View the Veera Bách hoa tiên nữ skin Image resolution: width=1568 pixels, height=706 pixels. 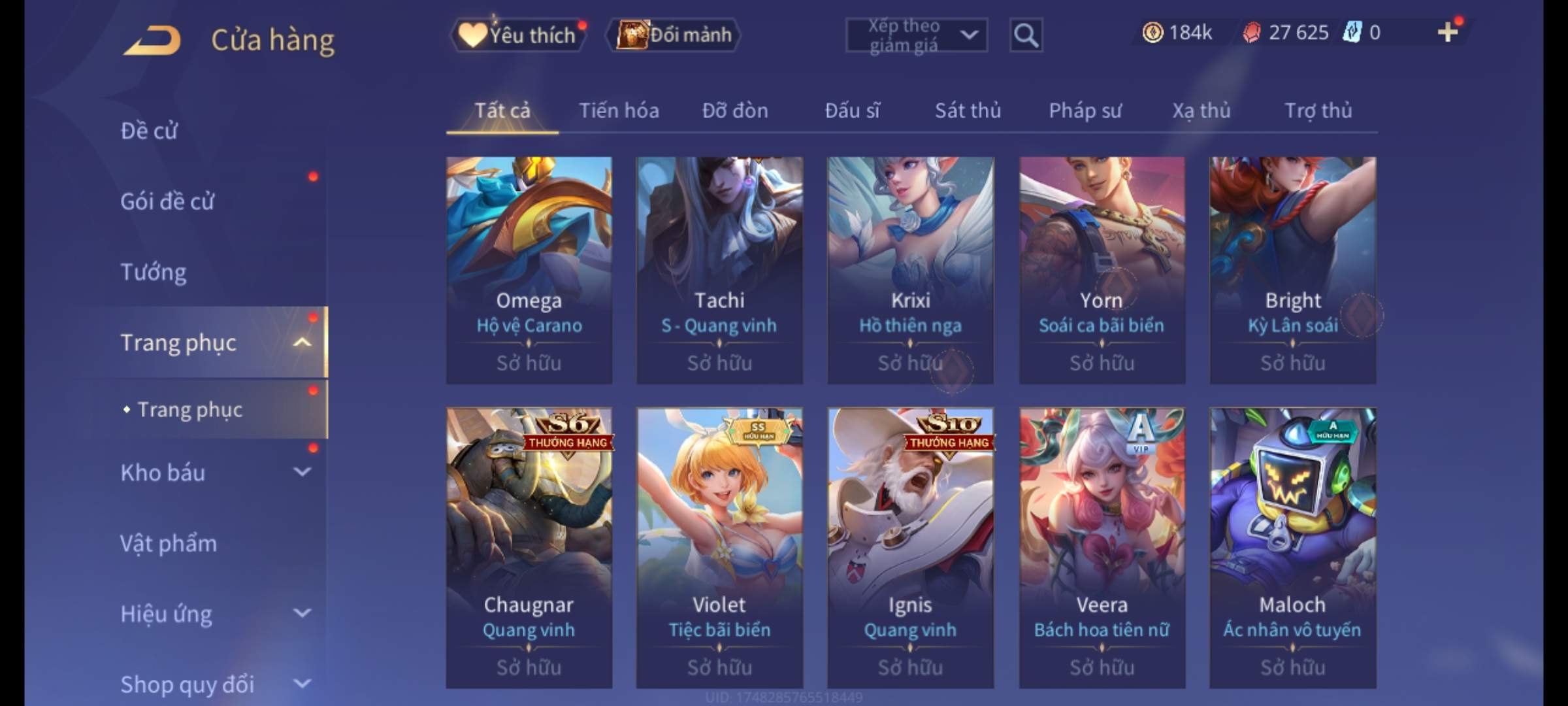coord(1102,547)
